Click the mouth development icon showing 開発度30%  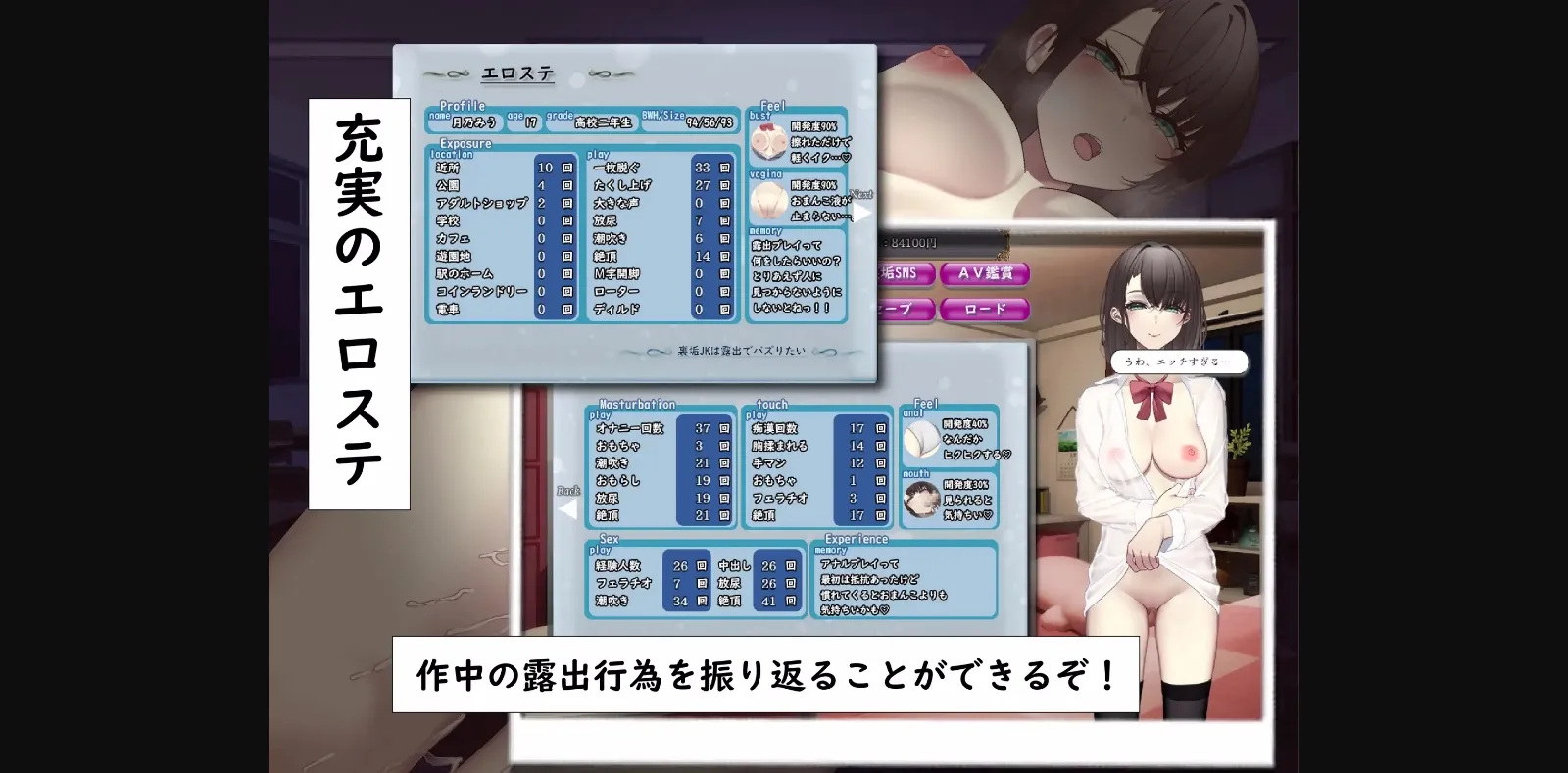coord(922,498)
